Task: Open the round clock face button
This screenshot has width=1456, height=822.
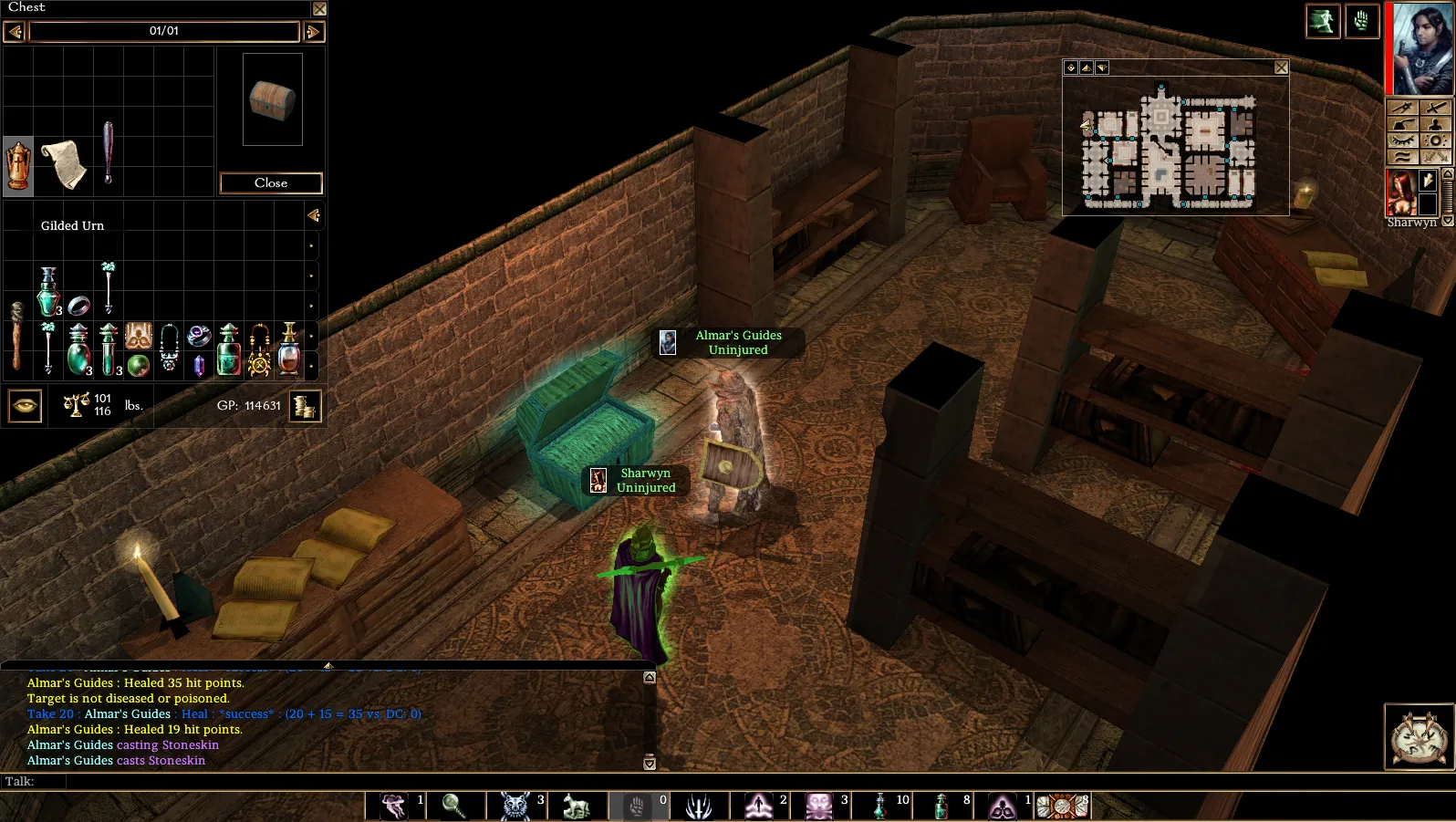Action: tap(1419, 736)
